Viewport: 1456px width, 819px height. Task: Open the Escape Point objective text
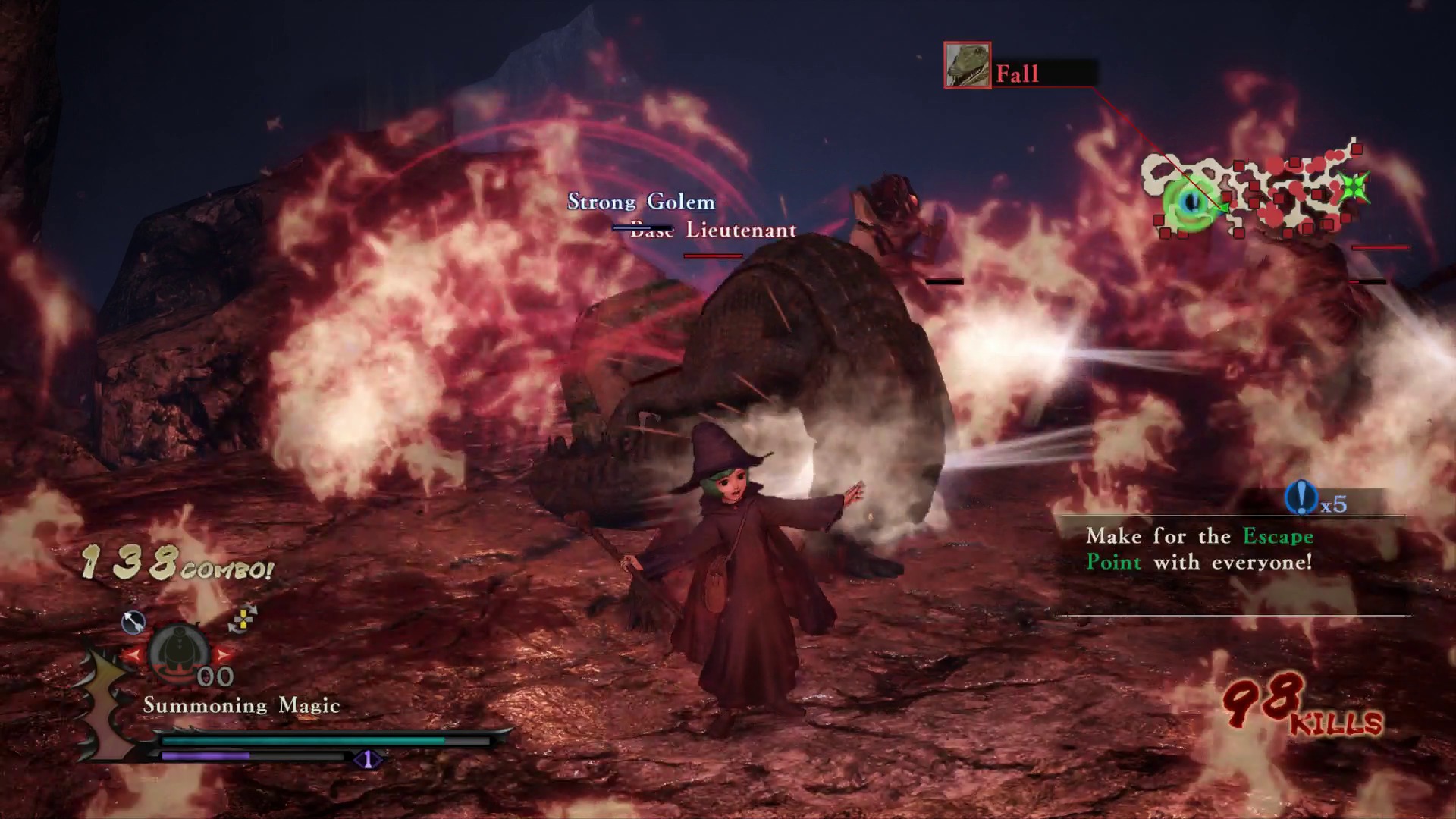tap(1199, 549)
